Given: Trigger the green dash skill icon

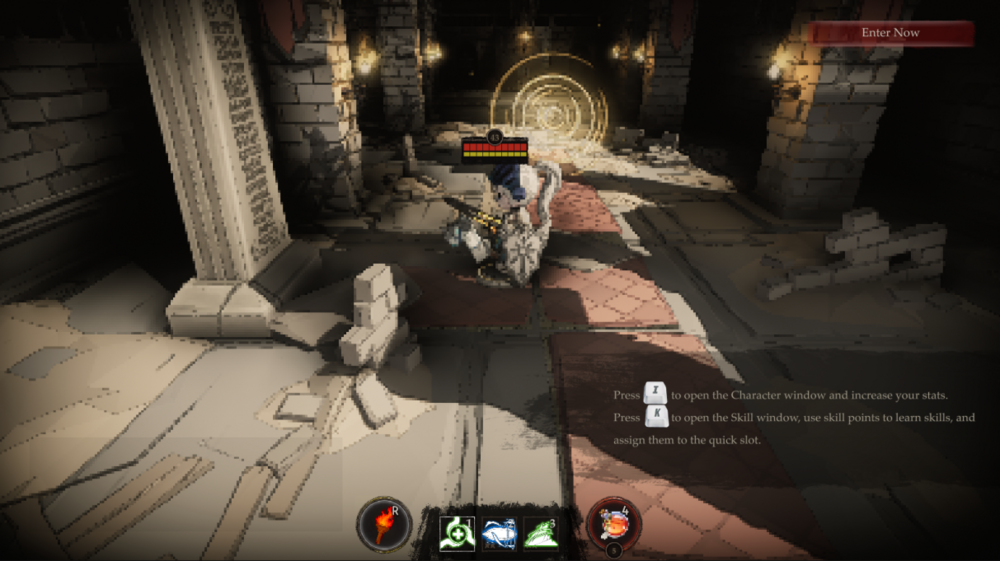Looking at the screenshot, I should pyautogui.click(x=540, y=533).
